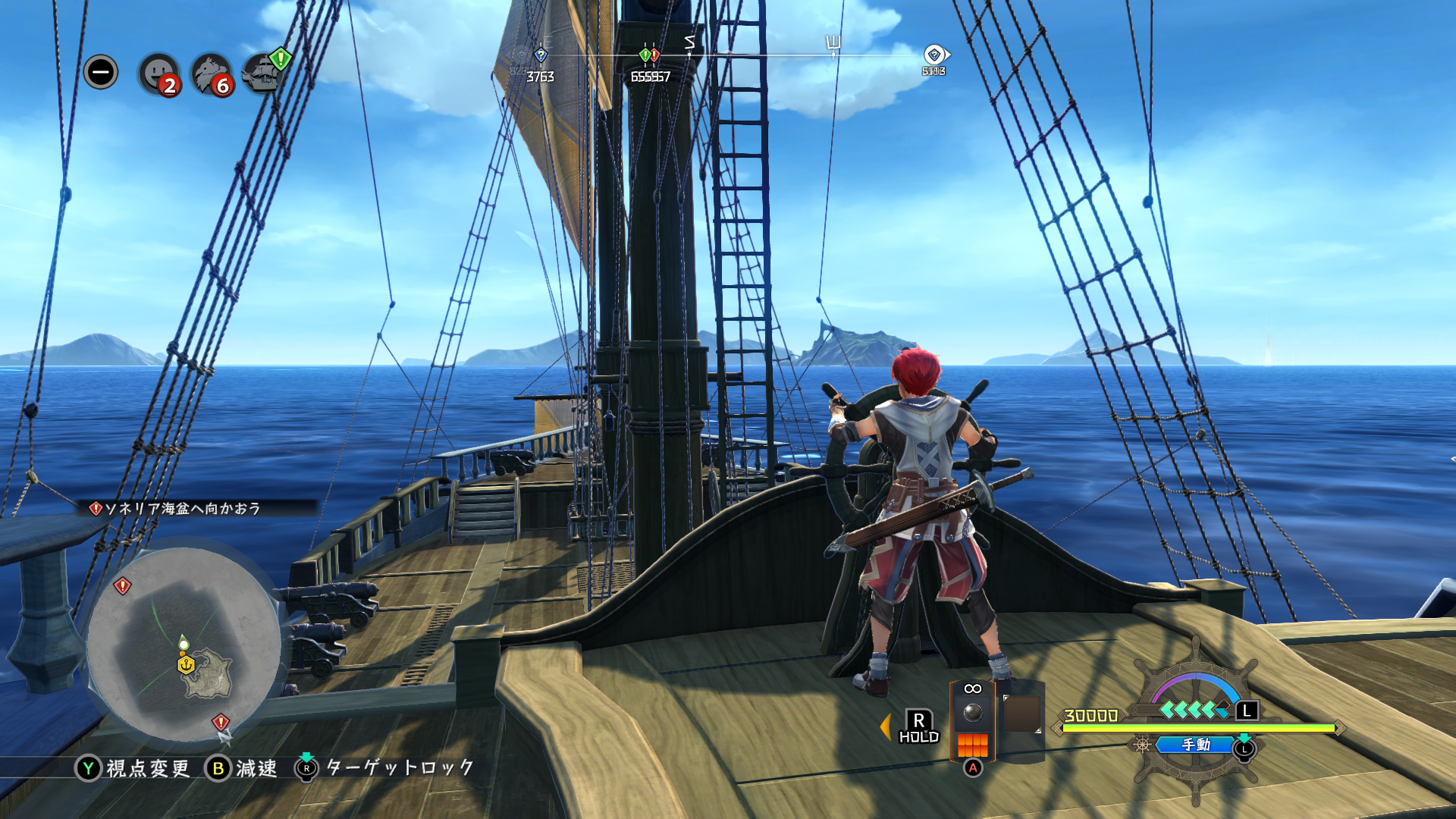Screen dimensions: 1456x819
Task: Open the Sonelia Basin quest objective tracker
Action: pos(182,508)
